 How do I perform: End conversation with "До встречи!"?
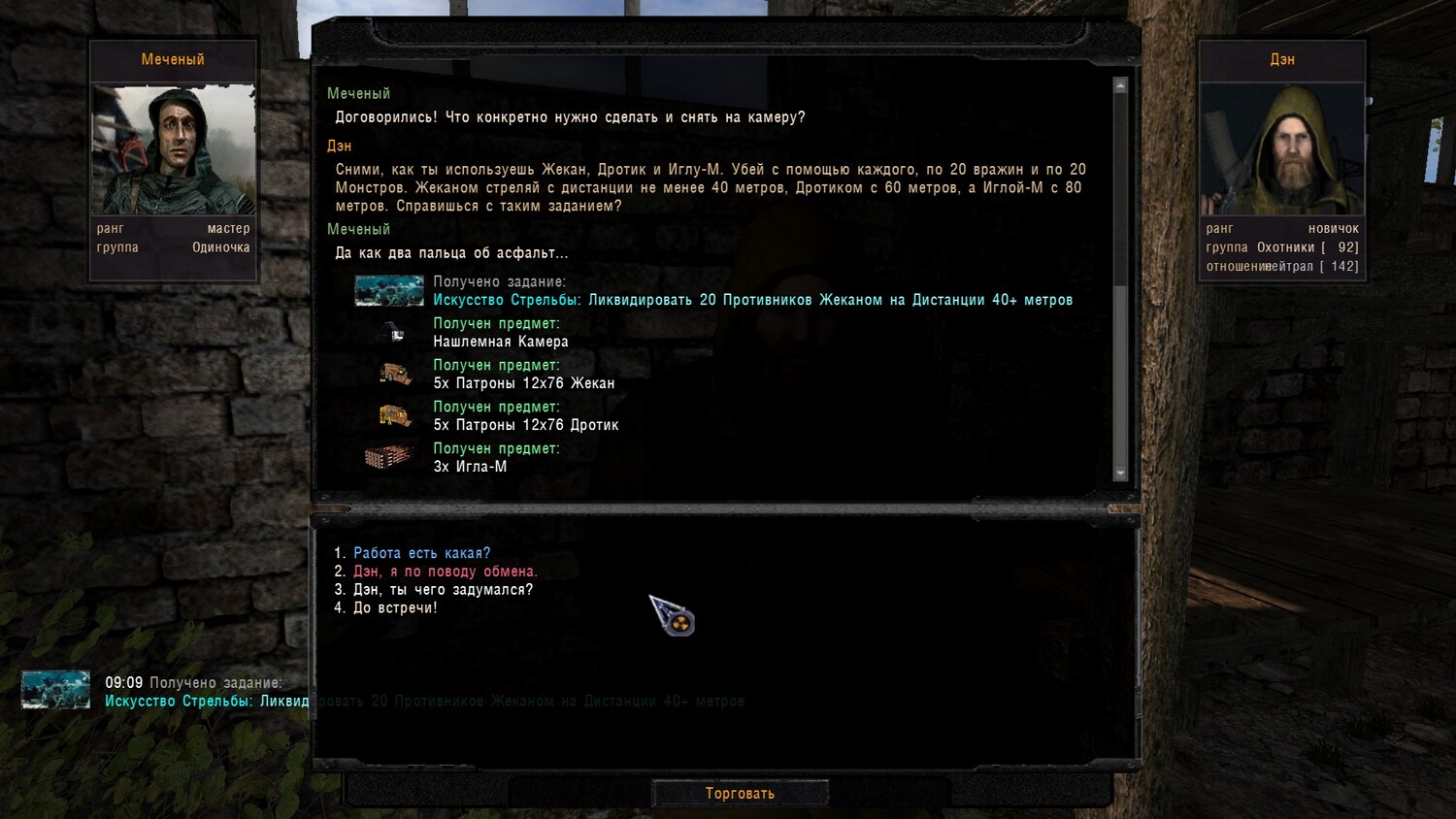point(395,608)
